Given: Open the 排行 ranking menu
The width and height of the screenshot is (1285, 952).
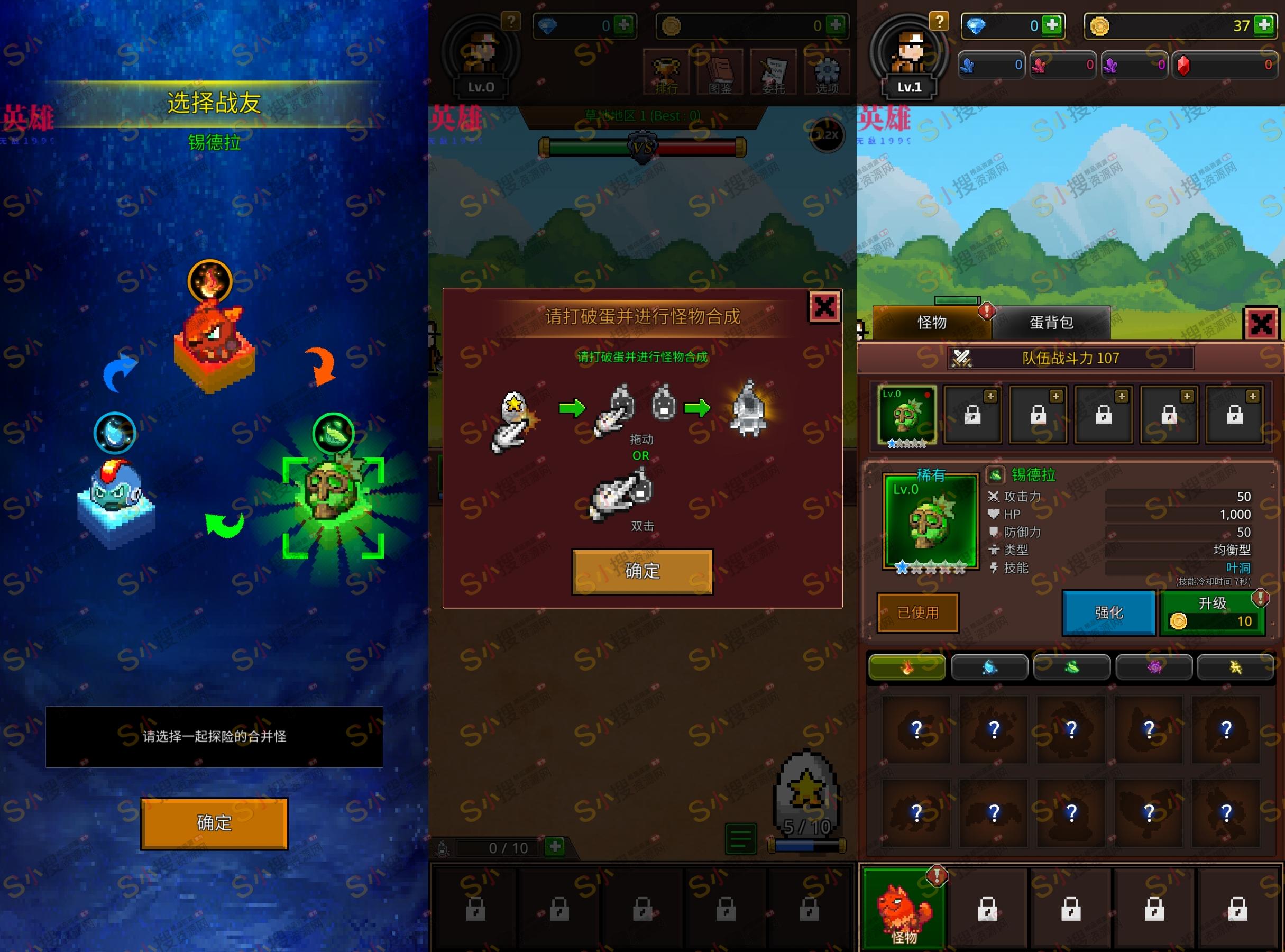Looking at the screenshot, I should [x=666, y=72].
